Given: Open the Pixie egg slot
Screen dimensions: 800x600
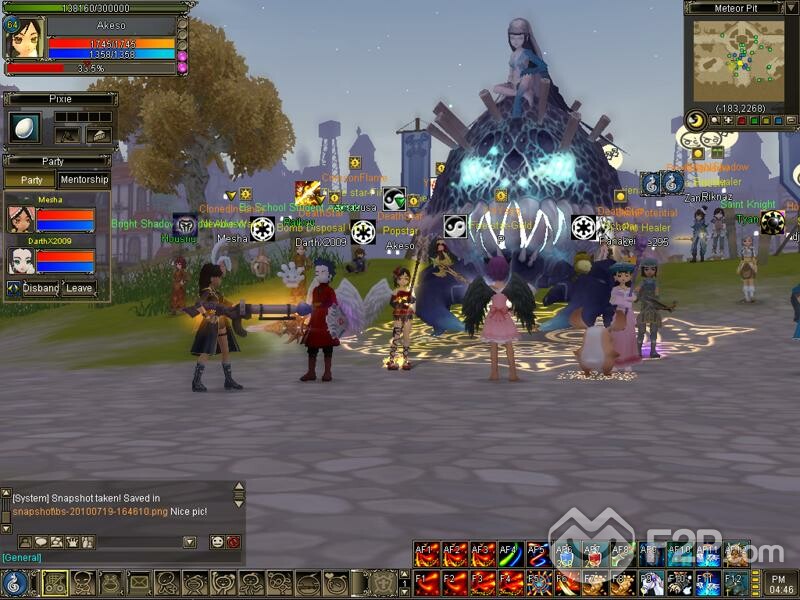Looking at the screenshot, I should [23, 127].
